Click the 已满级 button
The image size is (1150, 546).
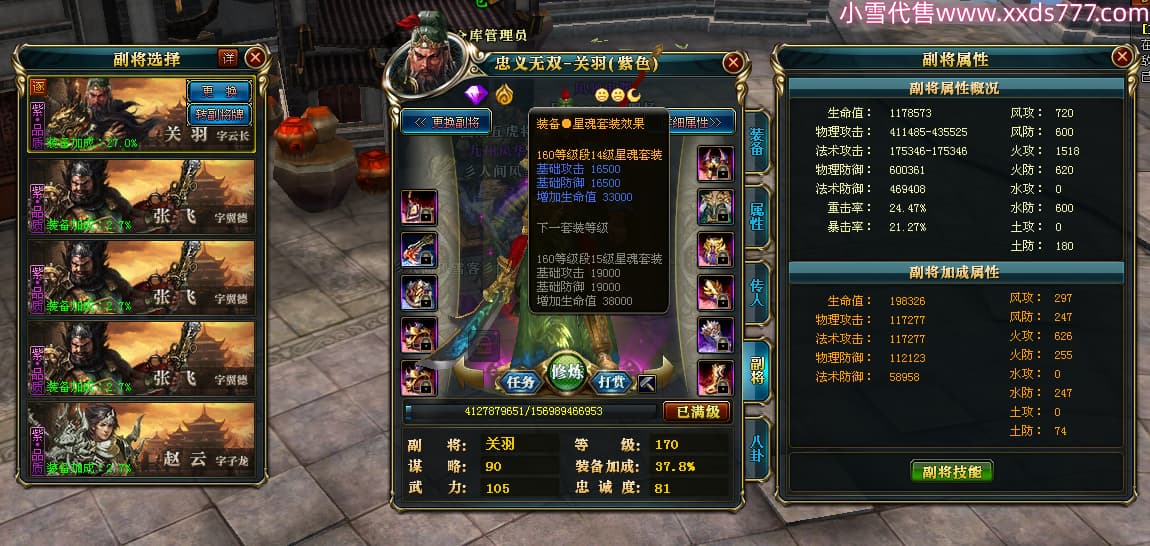[x=696, y=411]
